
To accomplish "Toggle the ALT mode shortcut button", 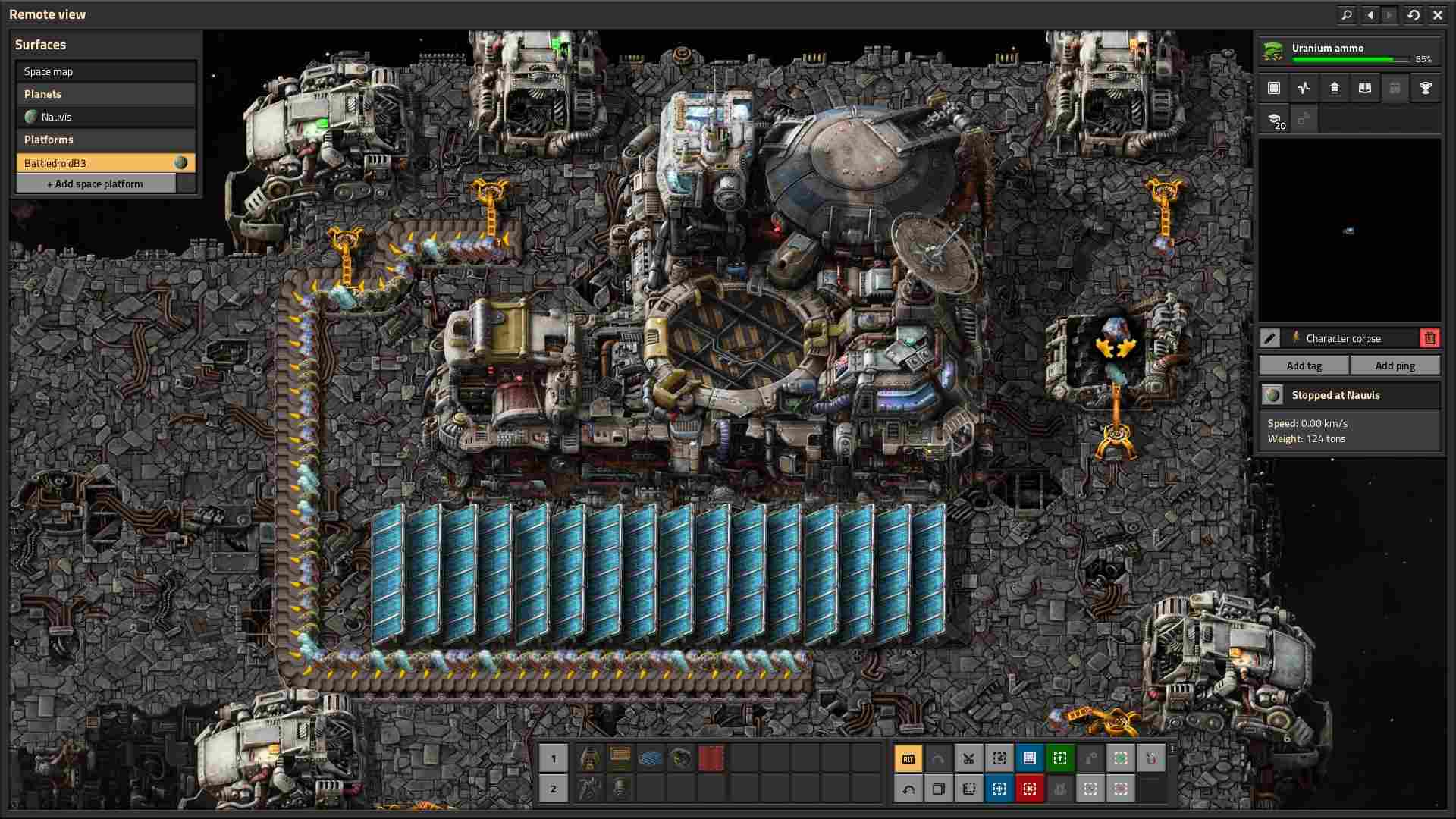I will (908, 758).
